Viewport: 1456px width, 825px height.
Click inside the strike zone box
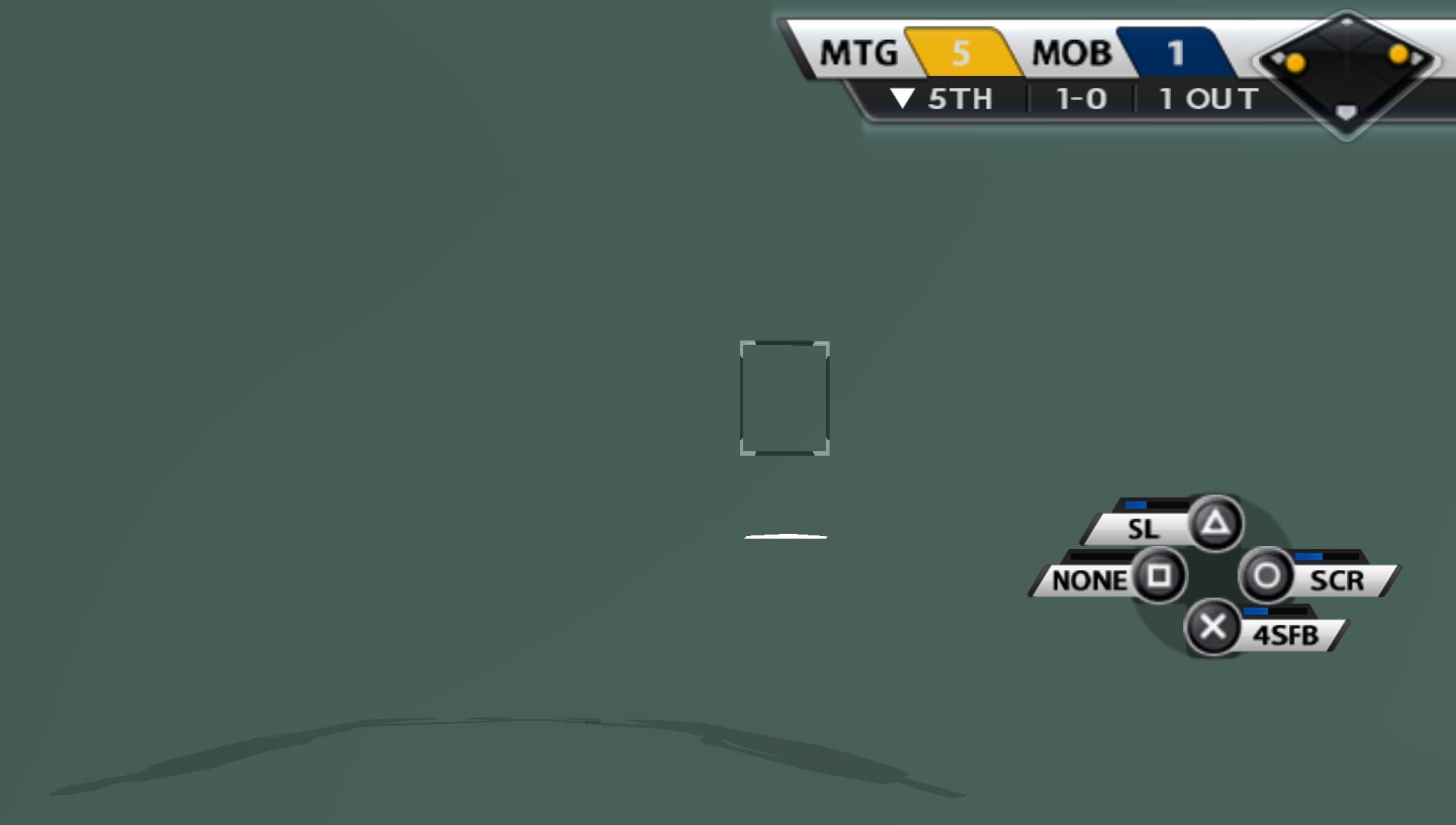click(x=785, y=397)
